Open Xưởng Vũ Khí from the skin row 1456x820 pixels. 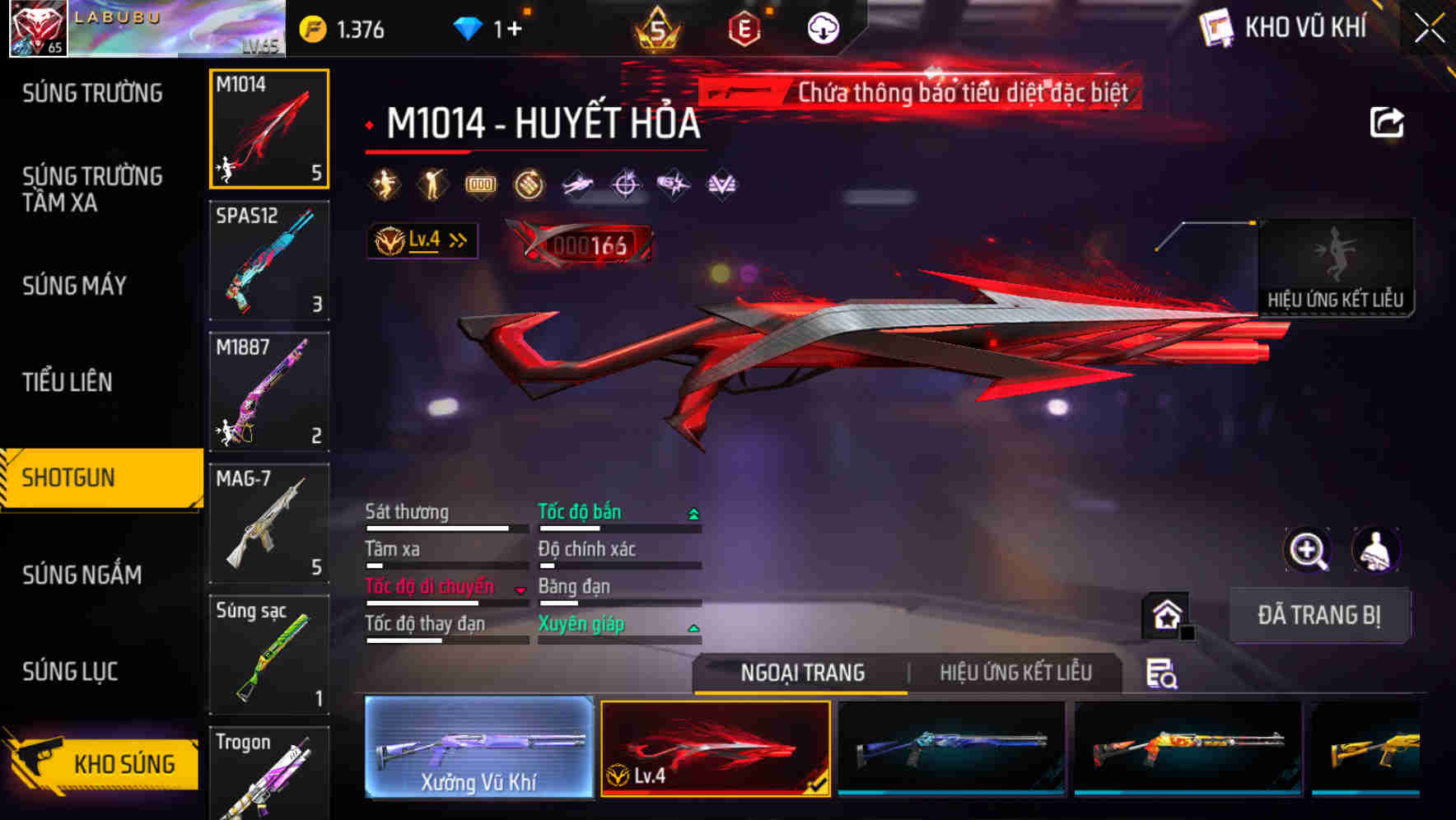coord(478,749)
